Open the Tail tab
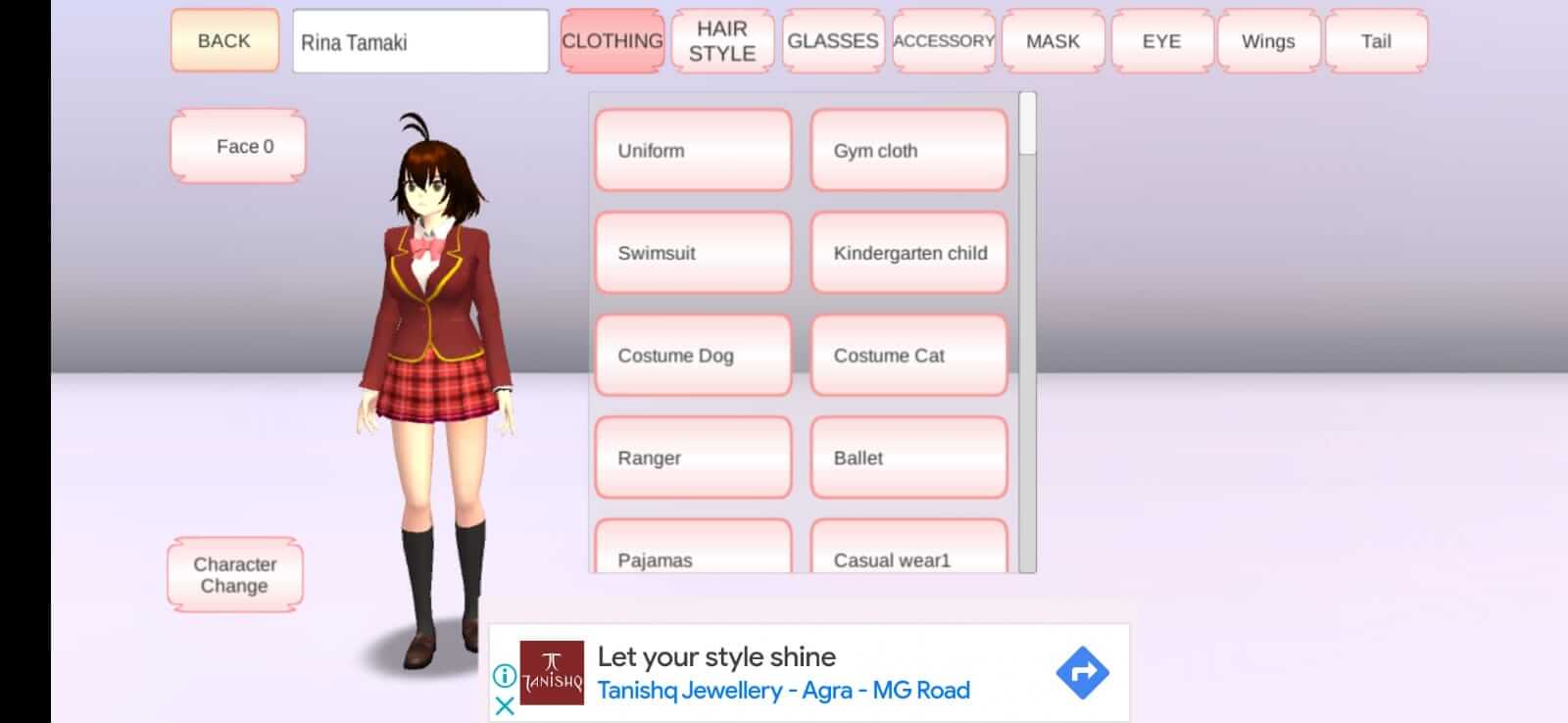 [1376, 40]
